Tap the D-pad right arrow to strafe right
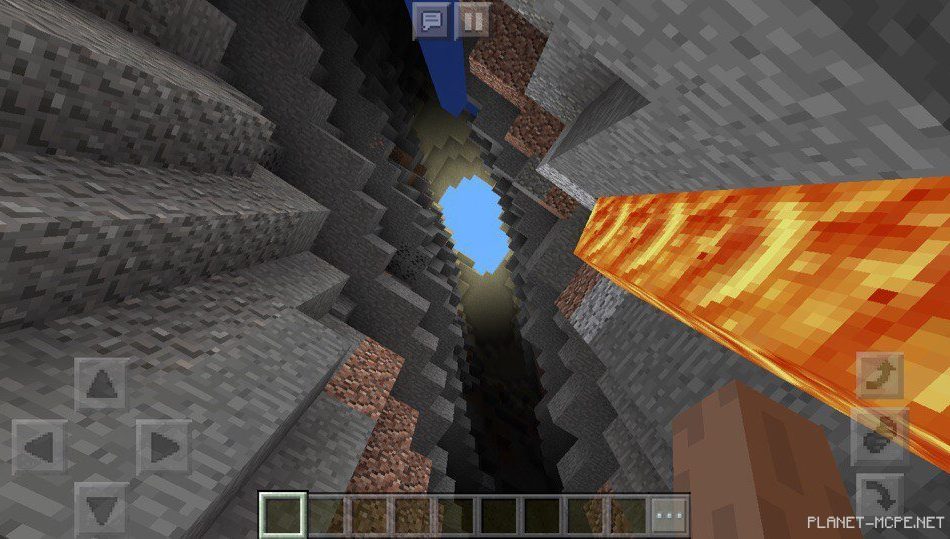This screenshot has height=539, width=950. coord(162,446)
